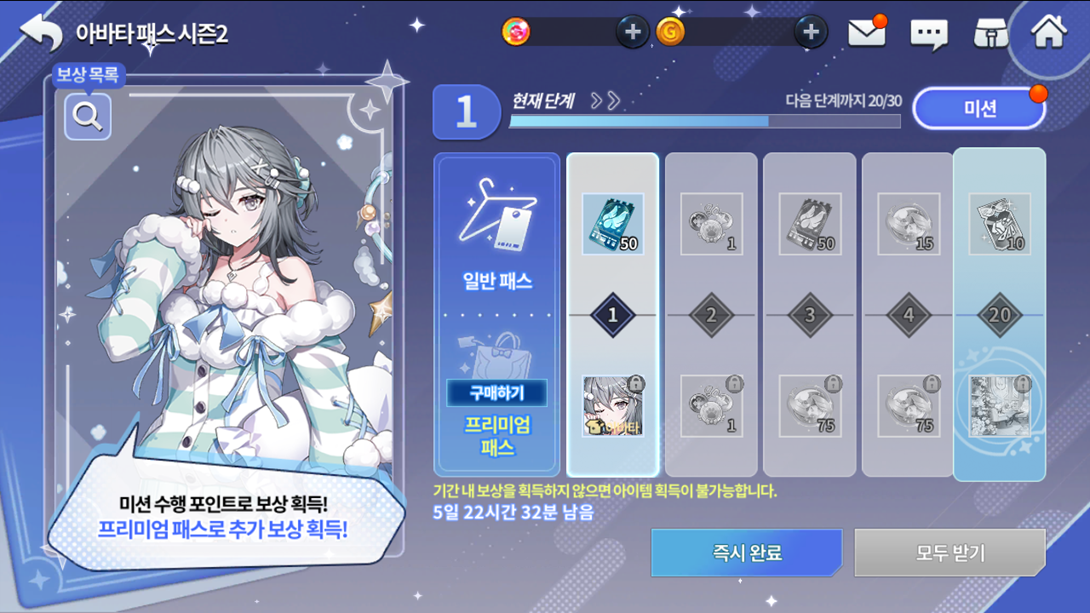Tap the 즉시 완료 instant complete button

pos(746,552)
